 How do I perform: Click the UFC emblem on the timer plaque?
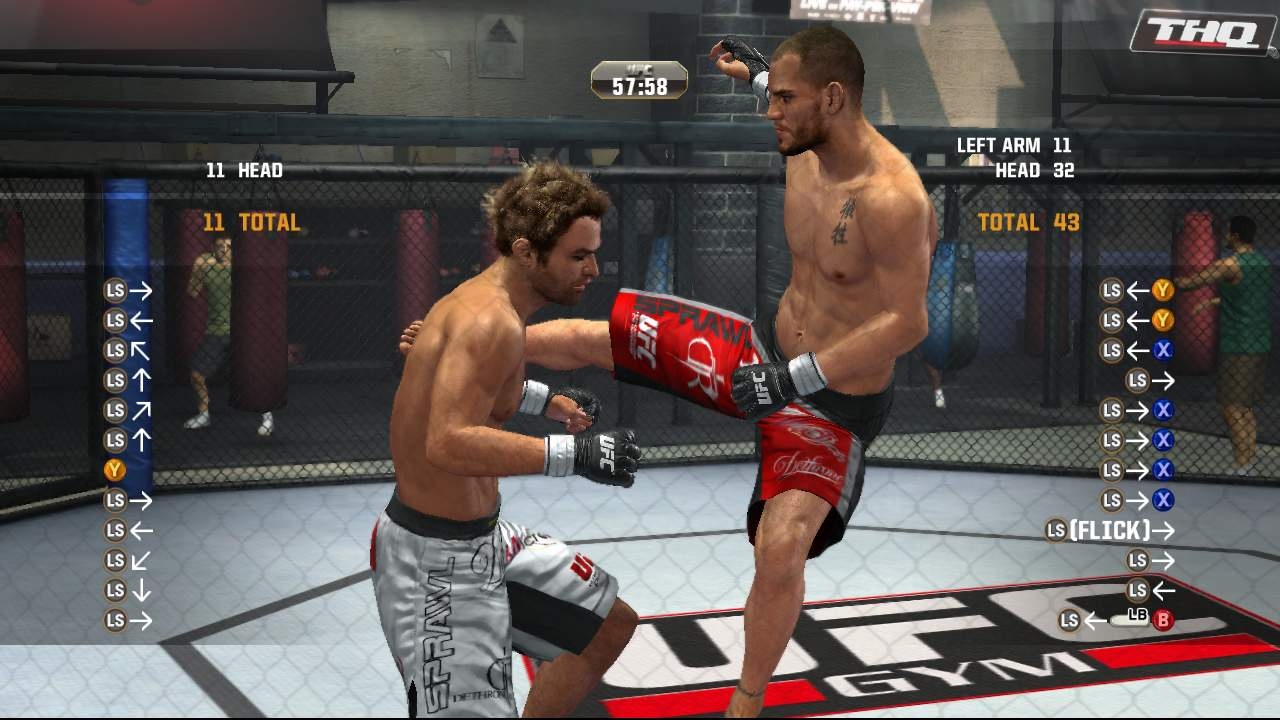coord(637,68)
